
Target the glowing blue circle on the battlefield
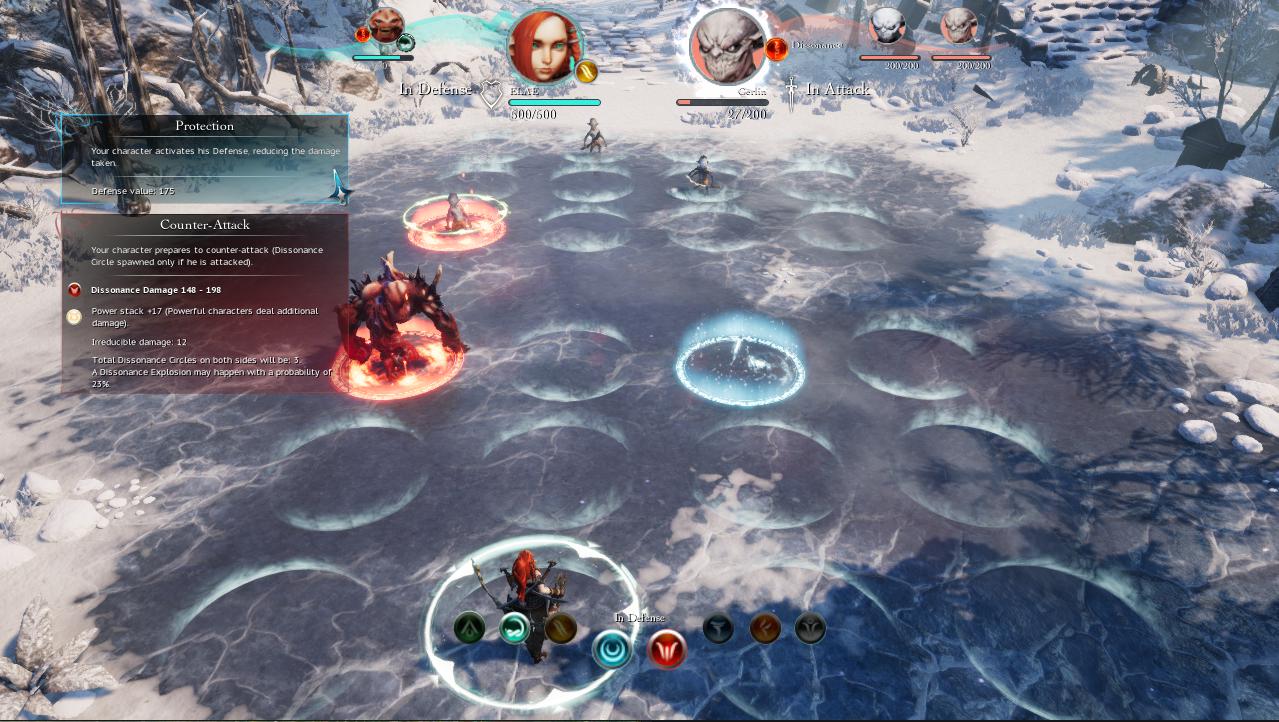[x=741, y=360]
